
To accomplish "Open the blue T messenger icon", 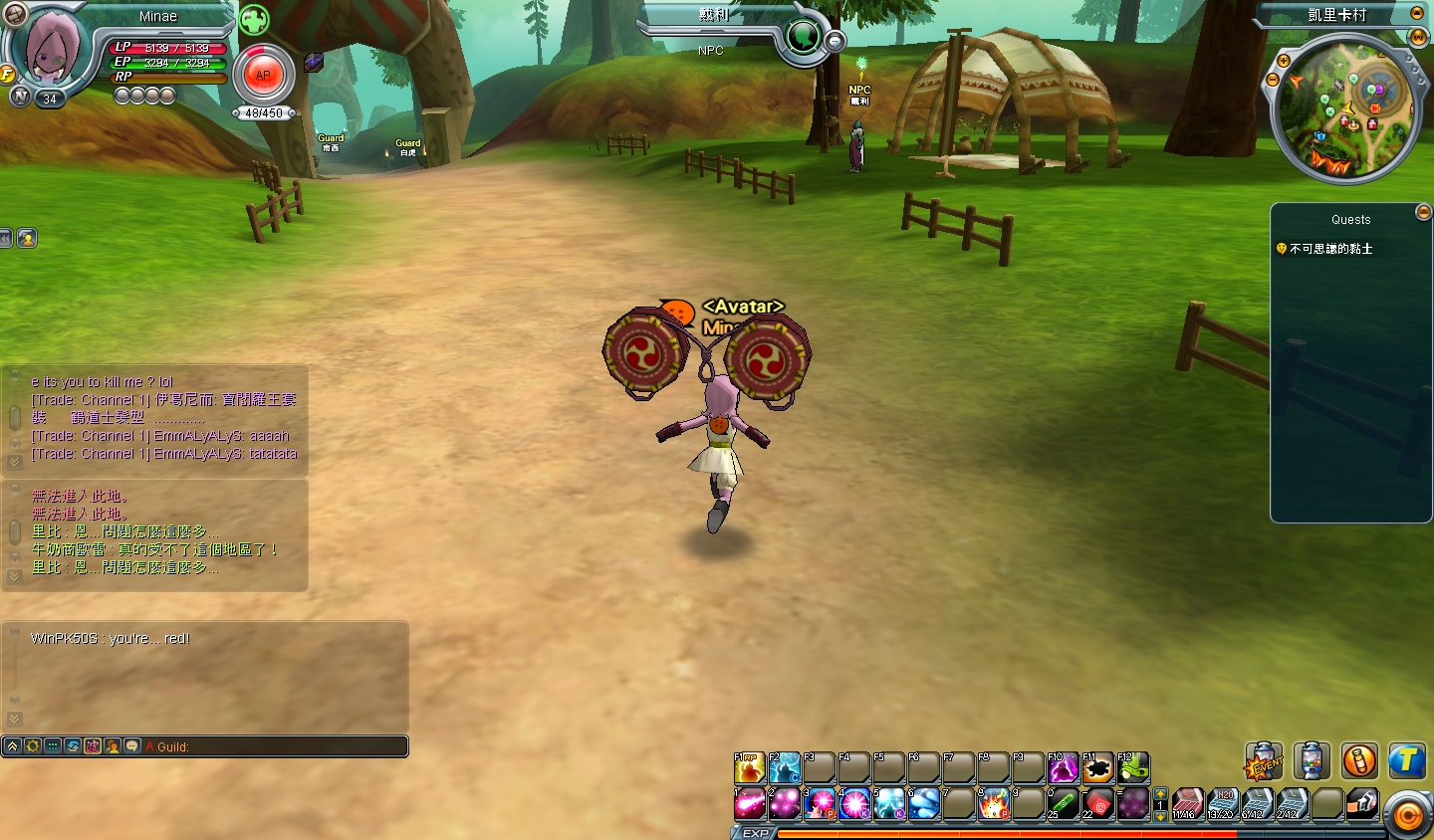I will pyautogui.click(x=1409, y=760).
